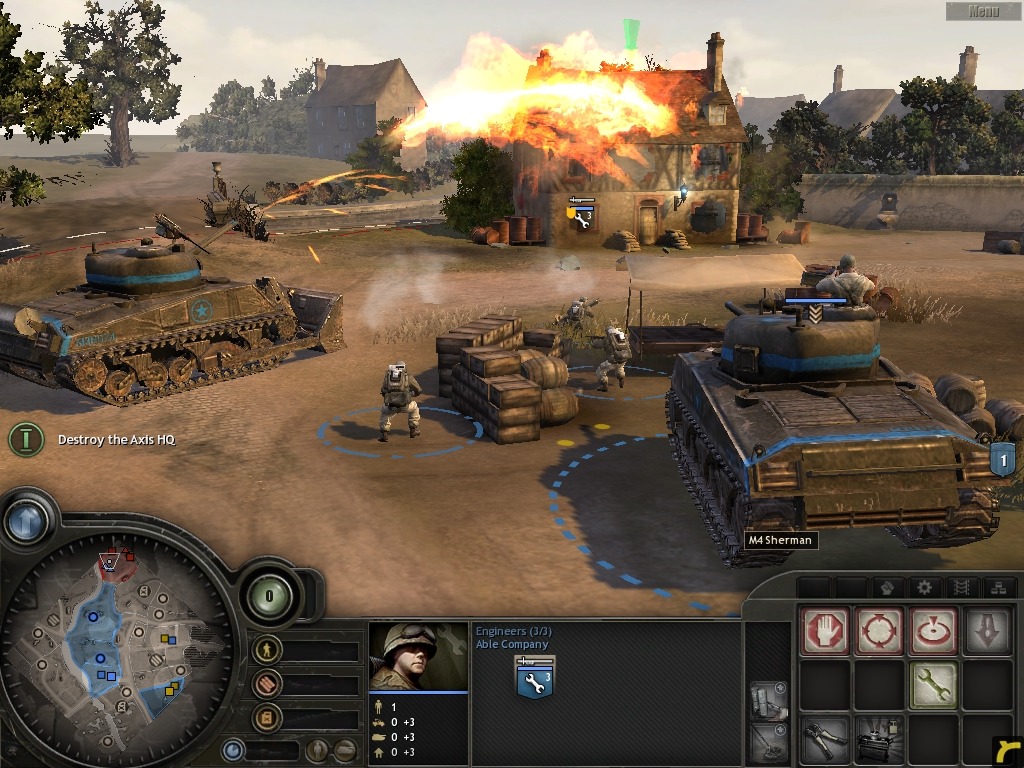1024x768 pixels.
Task: Open the company commander arrow button
Action: pos(27,520)
